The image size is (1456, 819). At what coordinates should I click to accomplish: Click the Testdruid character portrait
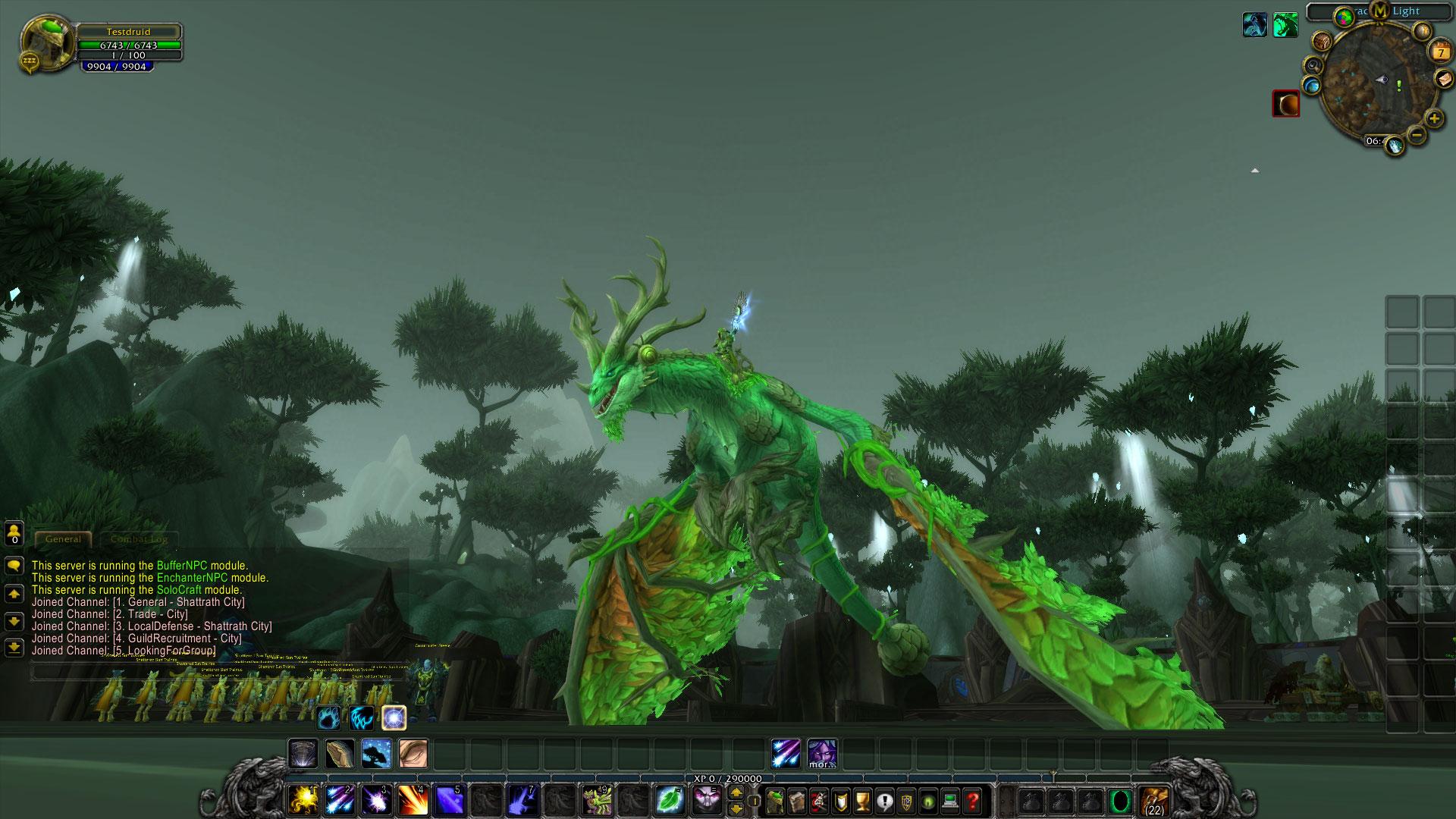45,42
